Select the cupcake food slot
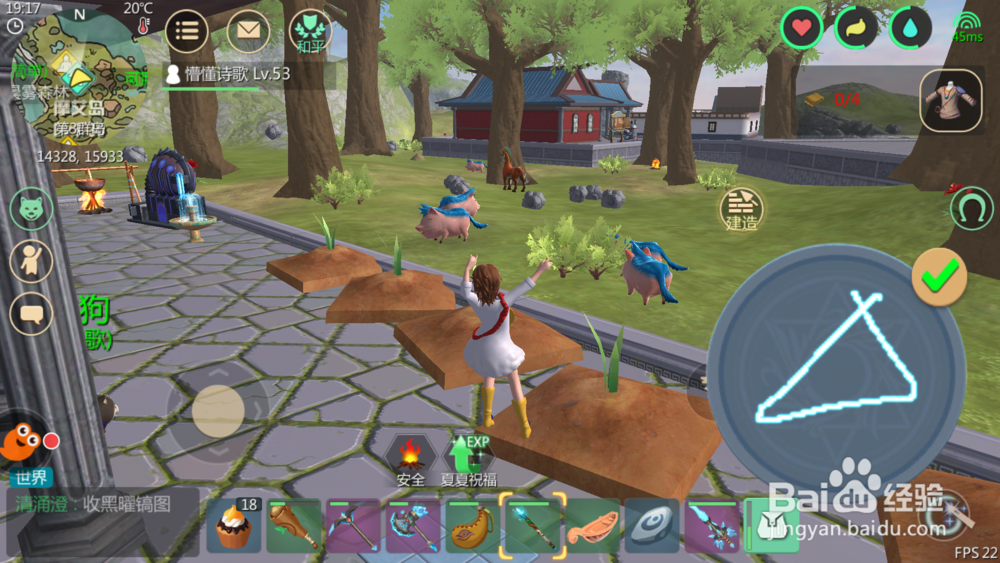The height and width of the screenshot is (563, 1000). pos(233,526)
